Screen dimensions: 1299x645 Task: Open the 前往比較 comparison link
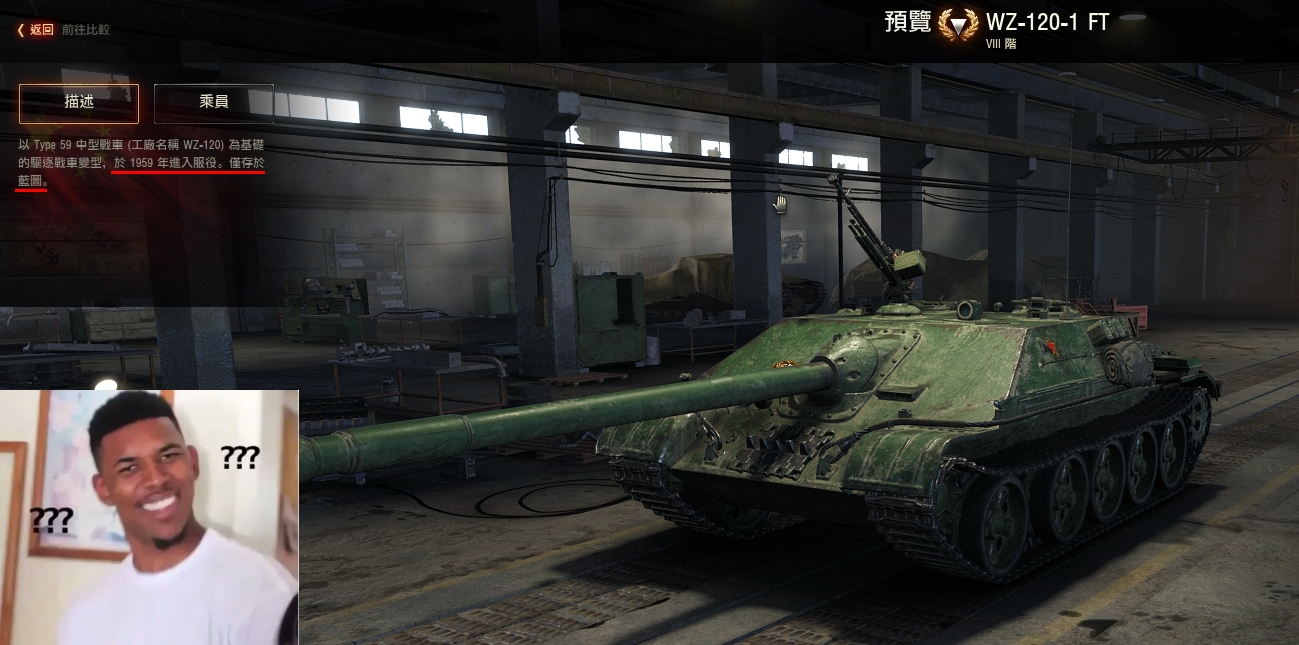pos(86,30)
